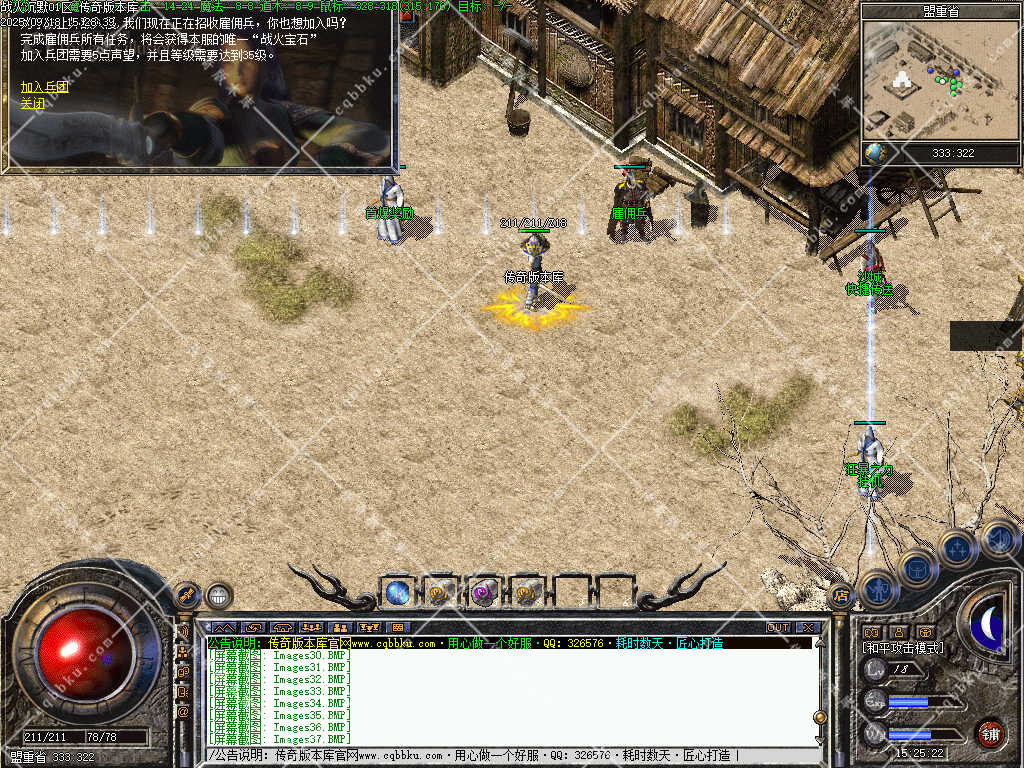1024x768 pixels.
Task: Open the skills button with four stars
Action: pyautogui.click(x=957, y=548)
